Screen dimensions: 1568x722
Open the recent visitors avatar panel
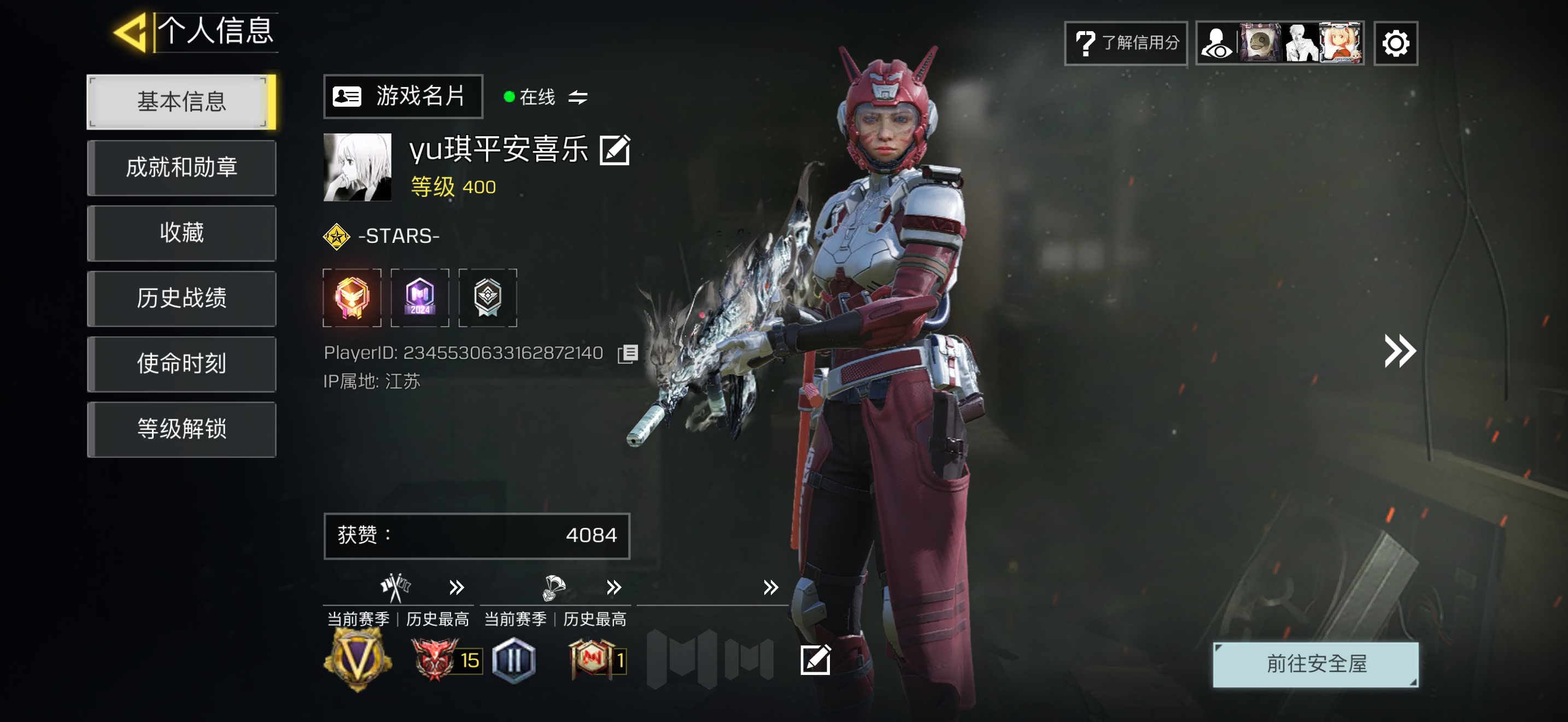tap(1279, 43)
